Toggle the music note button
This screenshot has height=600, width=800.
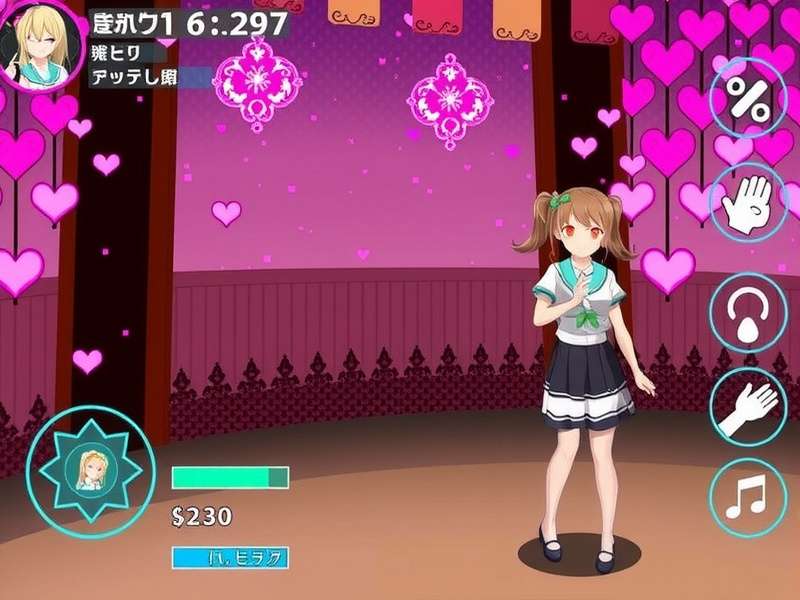tap(748, 497)
